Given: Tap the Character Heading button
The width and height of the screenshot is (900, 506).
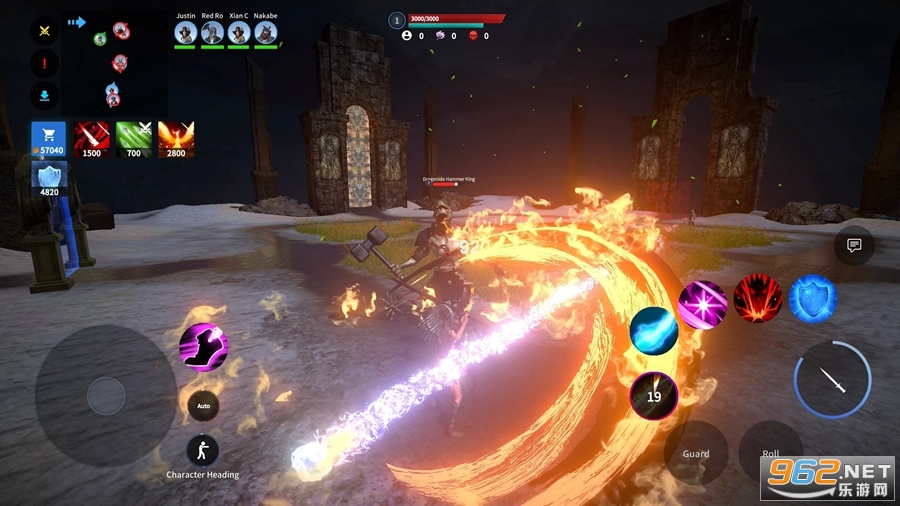Looking at the screenshot, I should tap(203, 451).
